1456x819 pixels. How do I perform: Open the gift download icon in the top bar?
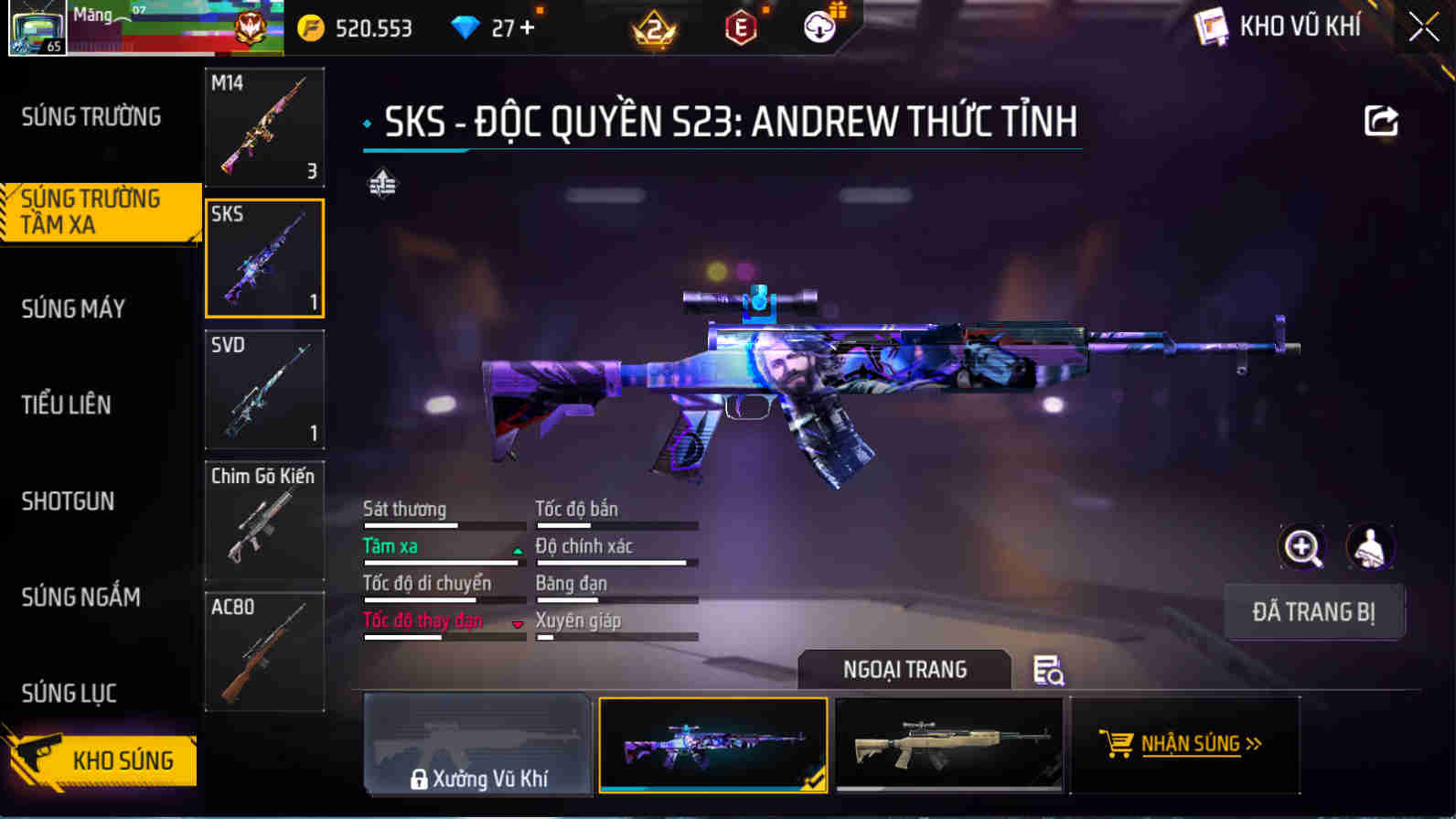click(817, 27)
